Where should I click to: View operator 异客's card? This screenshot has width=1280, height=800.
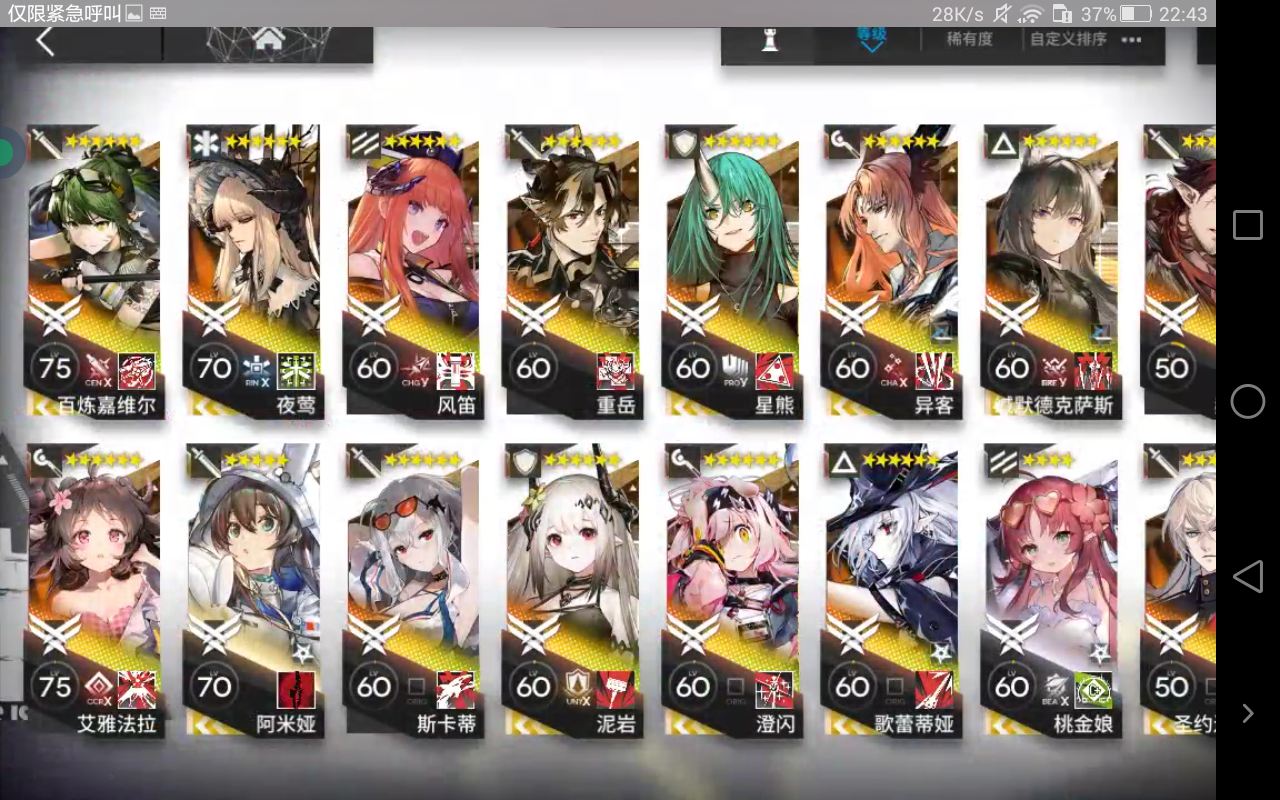tap(890, 270)
